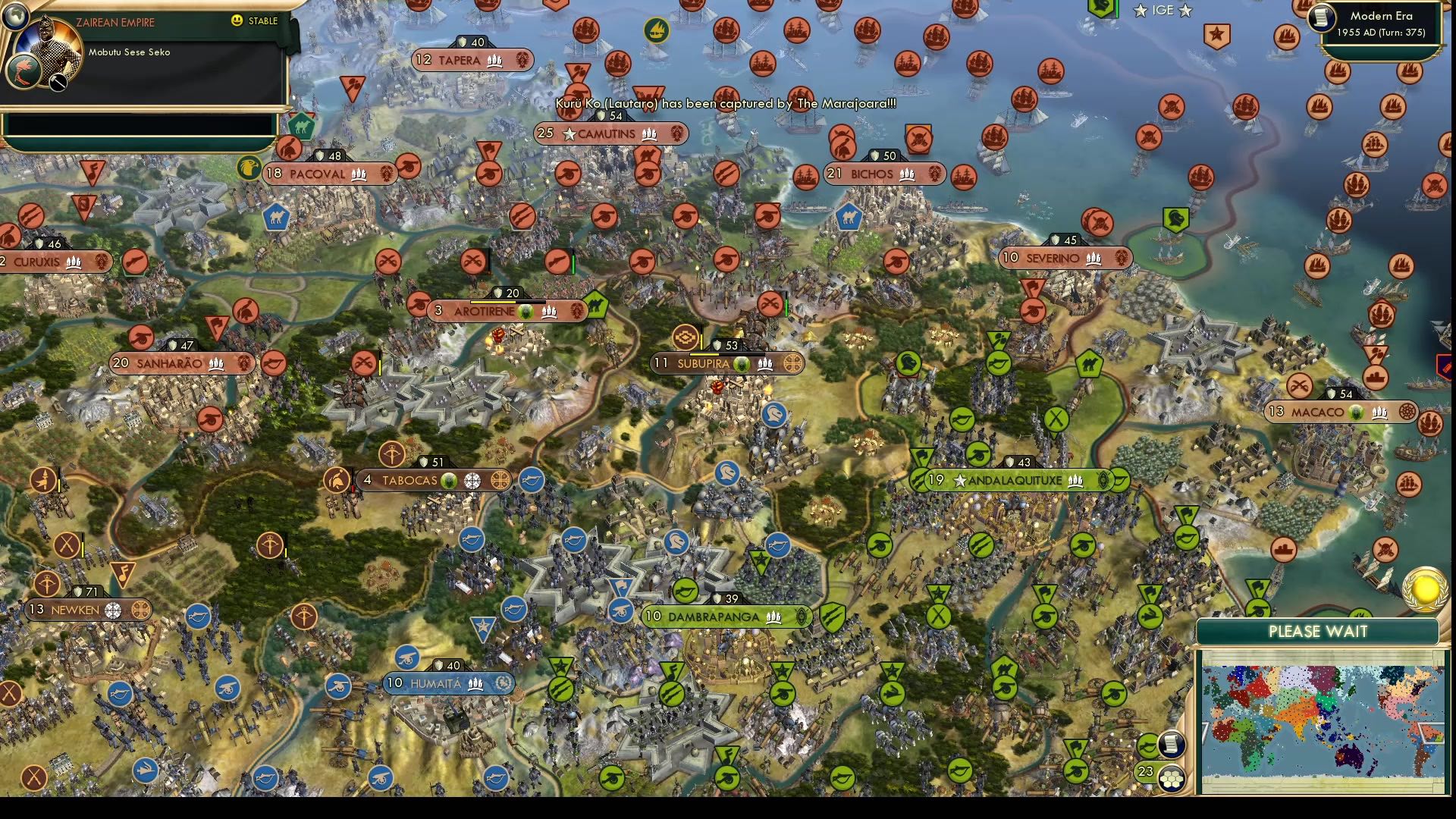Select the Dambrapanga city banner
Screen dimensions: 1456x819
[x=726, y=617]
